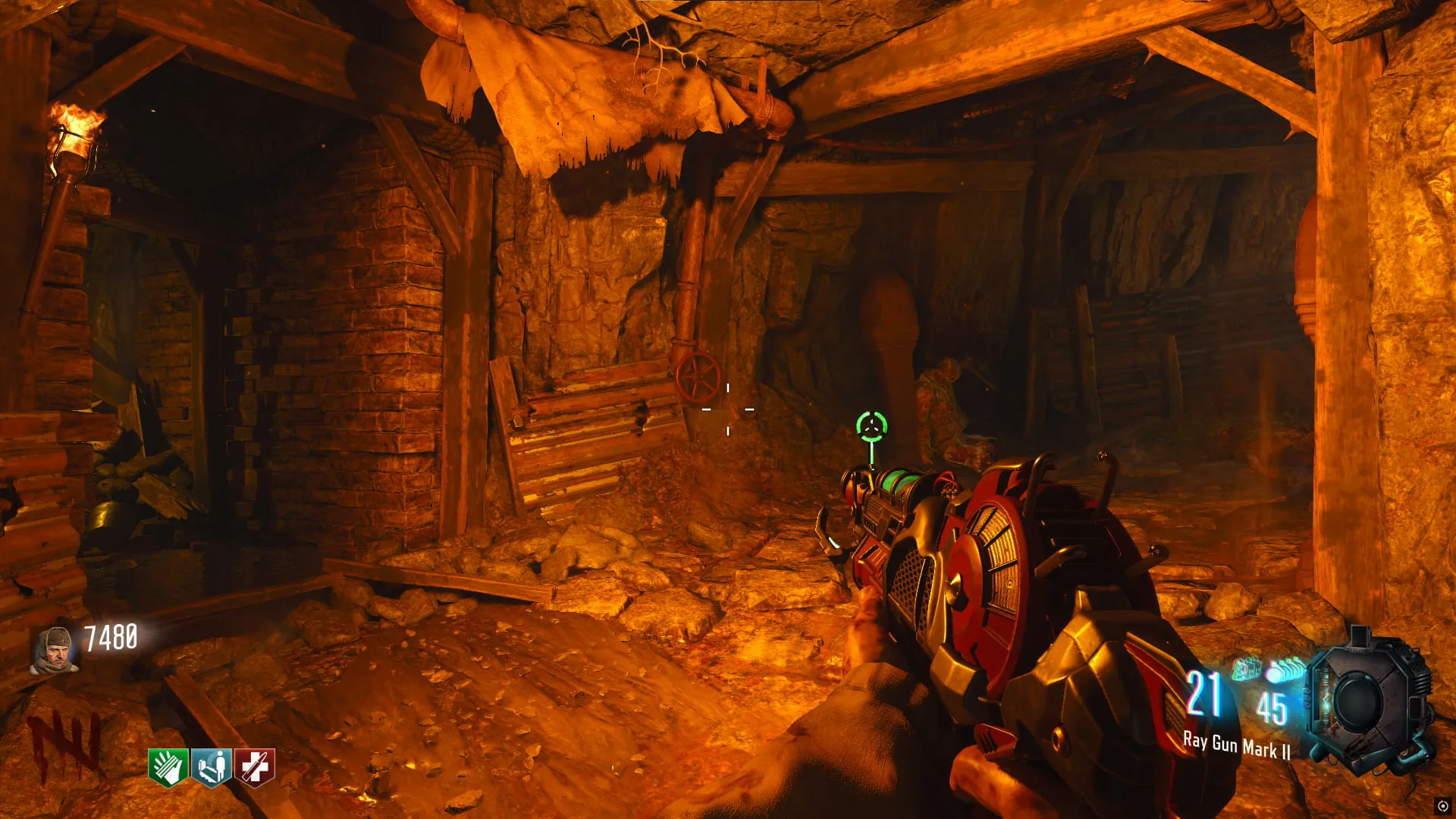The image size is (1456, 819).
Task: Click the Speed Cola green hand perk
Action: [168, 767]
